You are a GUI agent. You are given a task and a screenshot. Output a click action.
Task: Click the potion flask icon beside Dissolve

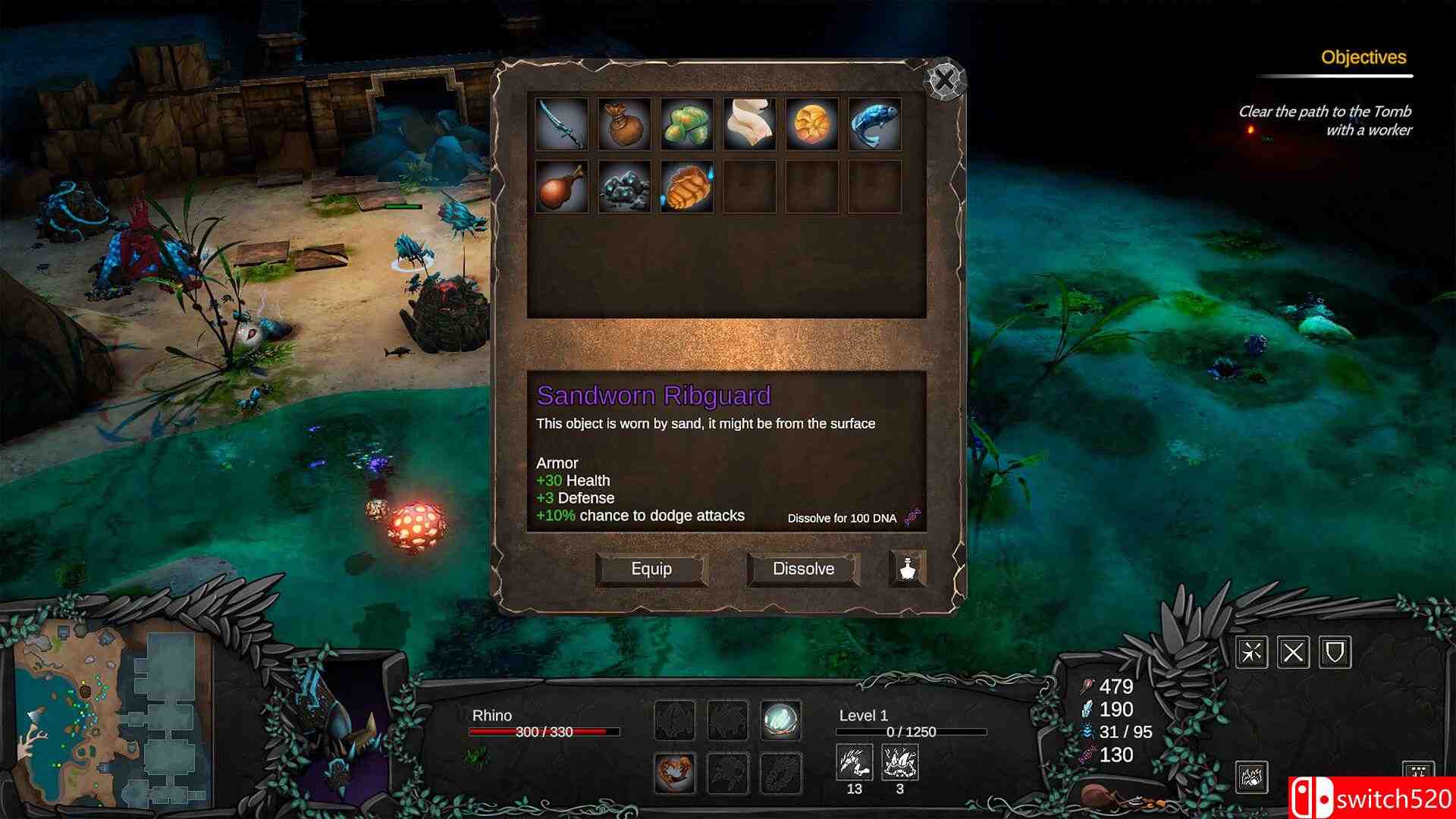908,569
